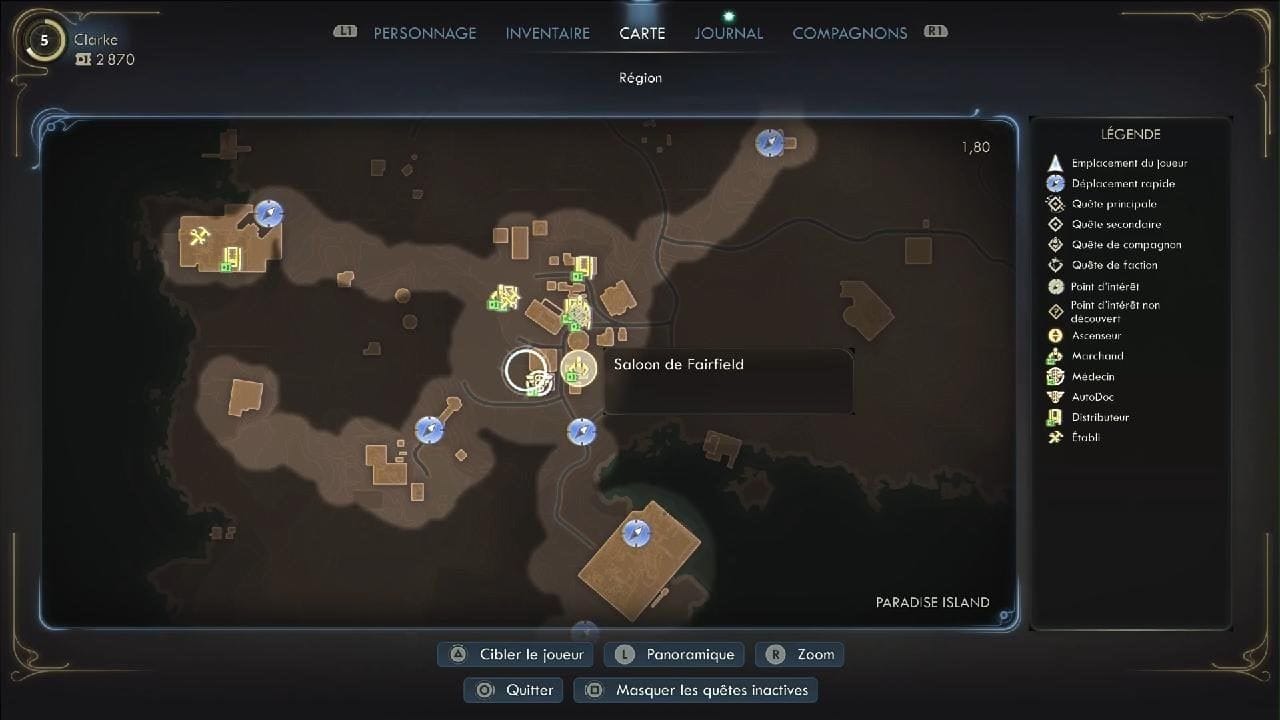Click the Point d'intérêt legend icon
Screen dimensions: 1280x720
point(1055,286)
